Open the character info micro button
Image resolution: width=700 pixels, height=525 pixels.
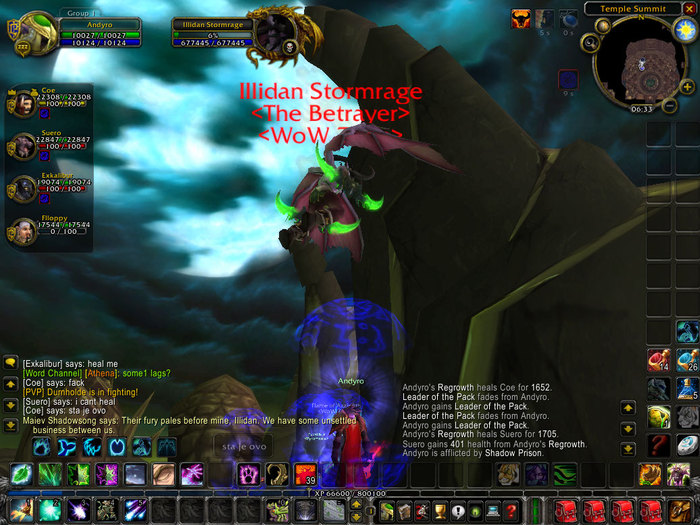coord(386,511)
